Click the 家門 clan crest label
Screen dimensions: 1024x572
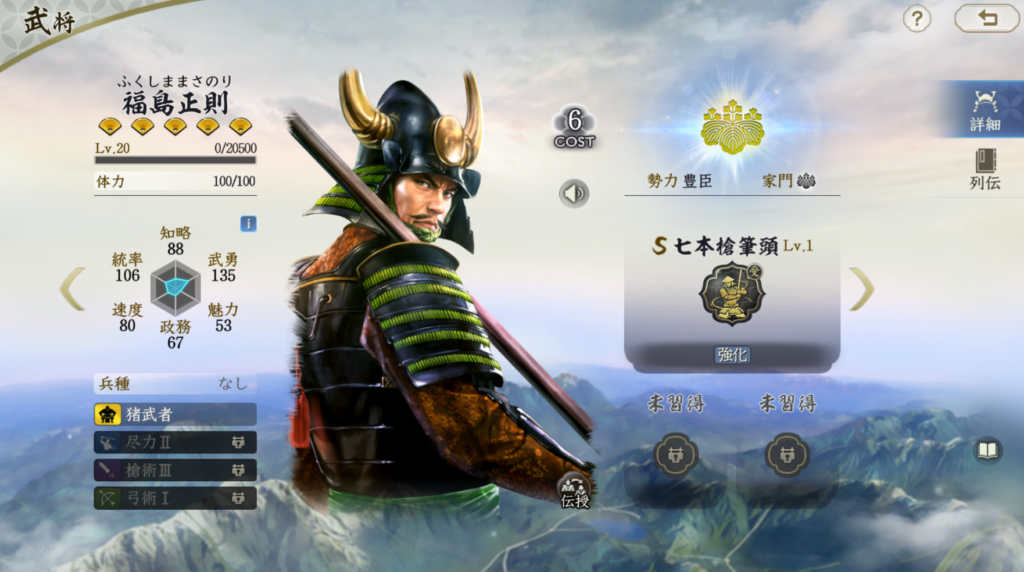[789, 181]
